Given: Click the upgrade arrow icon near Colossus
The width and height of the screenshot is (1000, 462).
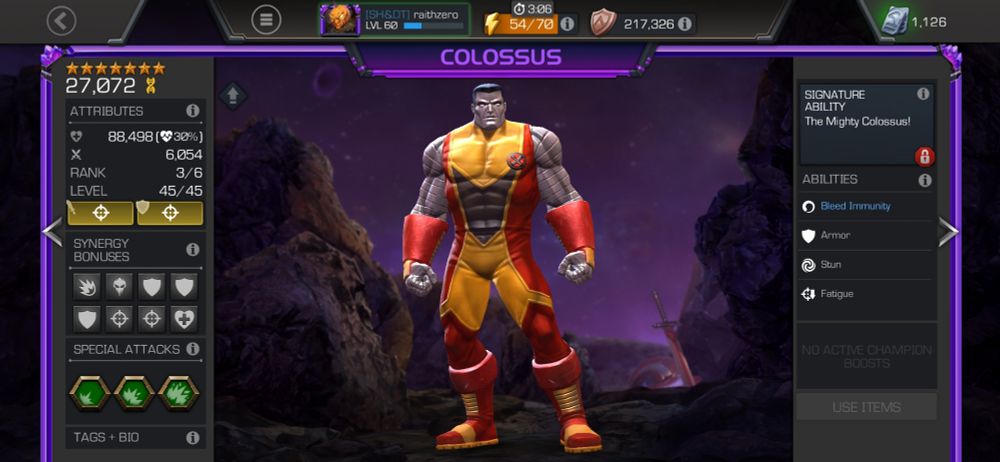Looking at the screenshot, I should click(x=233, y=95).
